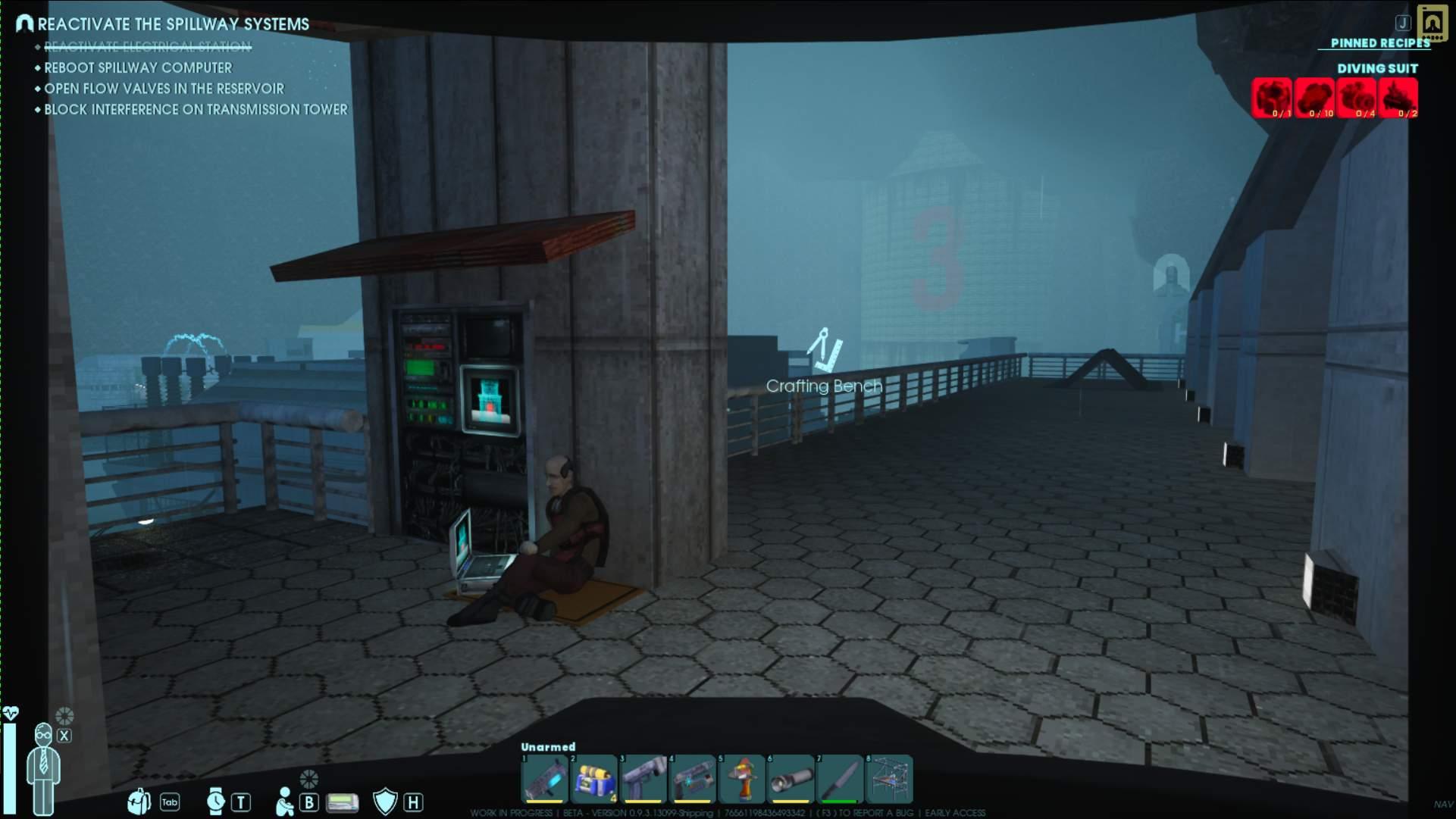Choose the scaffold frame in hotbar slot 8
The height and width of the screenshot is (819, 1456).
(x=889, y=779)
